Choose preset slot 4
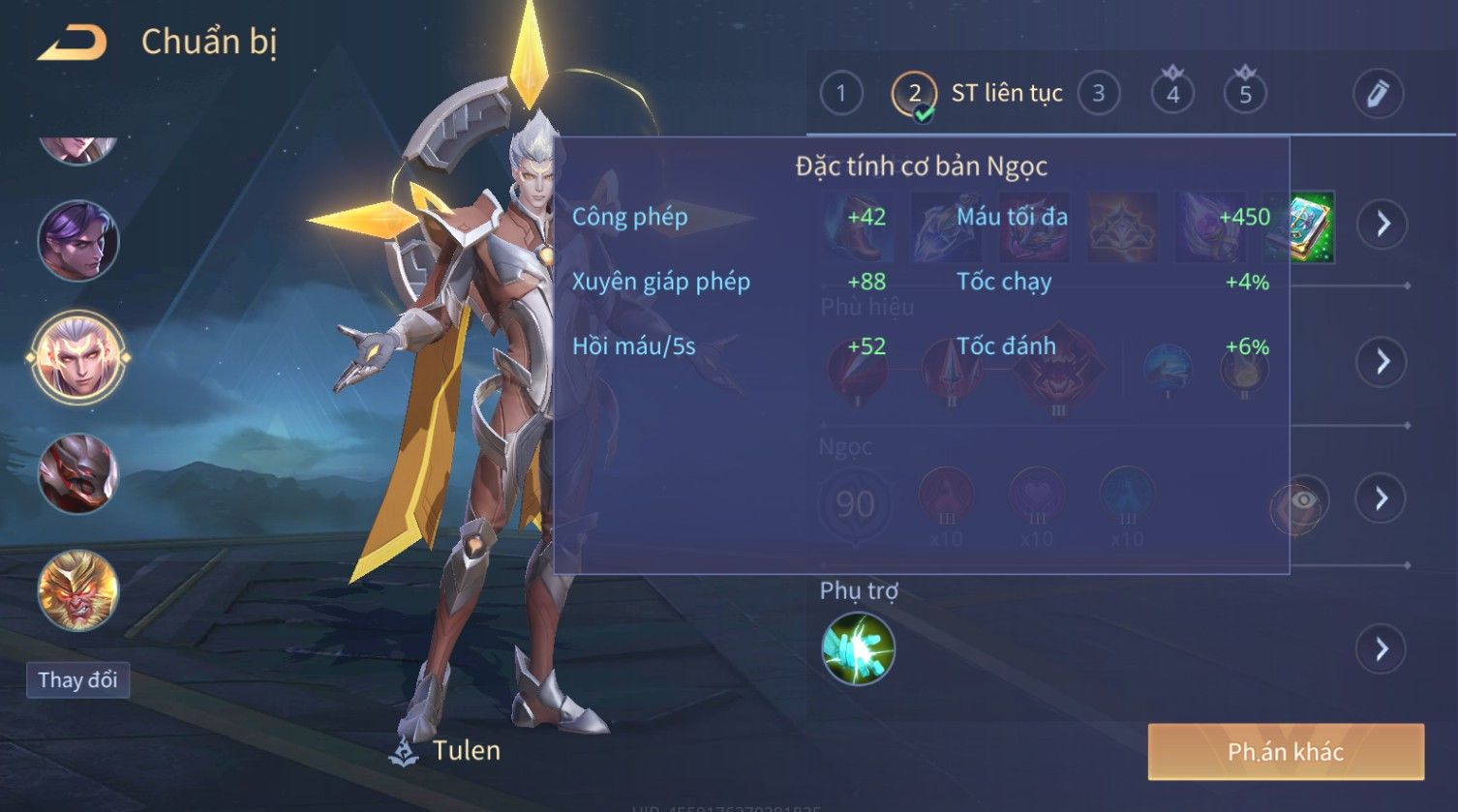 pyautogui.click(x=1172, y=94)
